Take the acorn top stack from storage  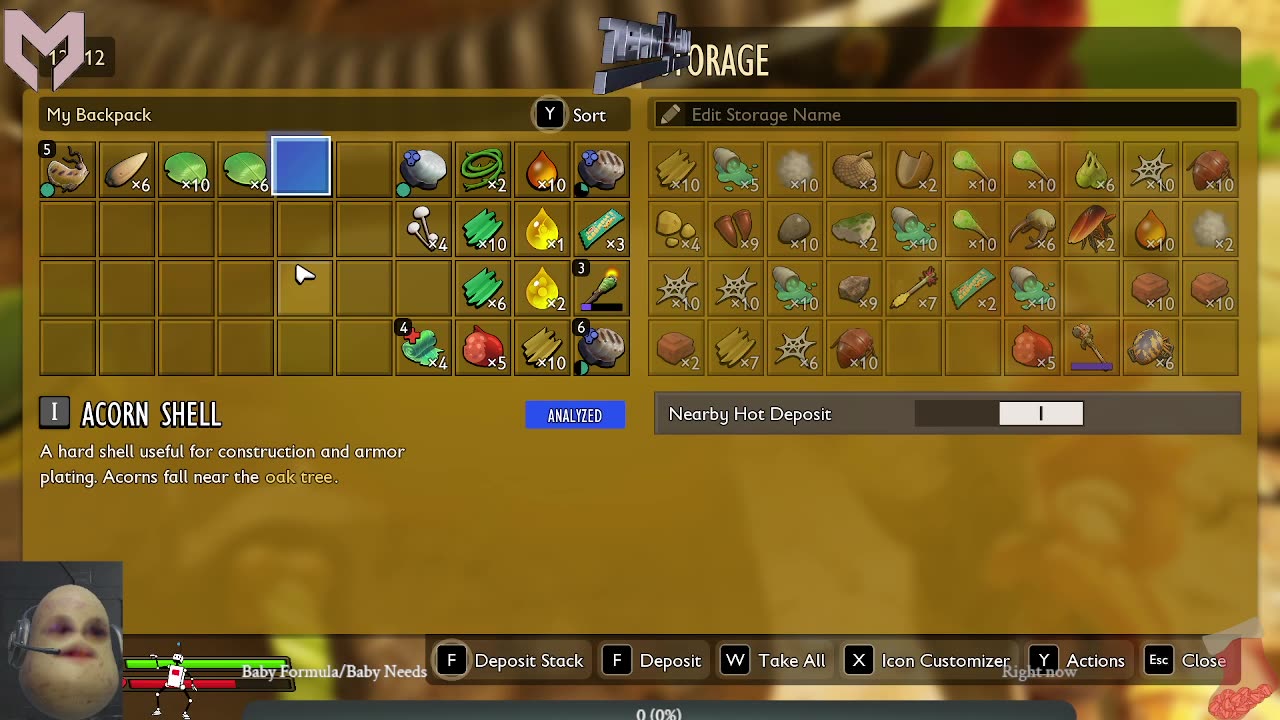pyautogui.click(x=855, y=169)
